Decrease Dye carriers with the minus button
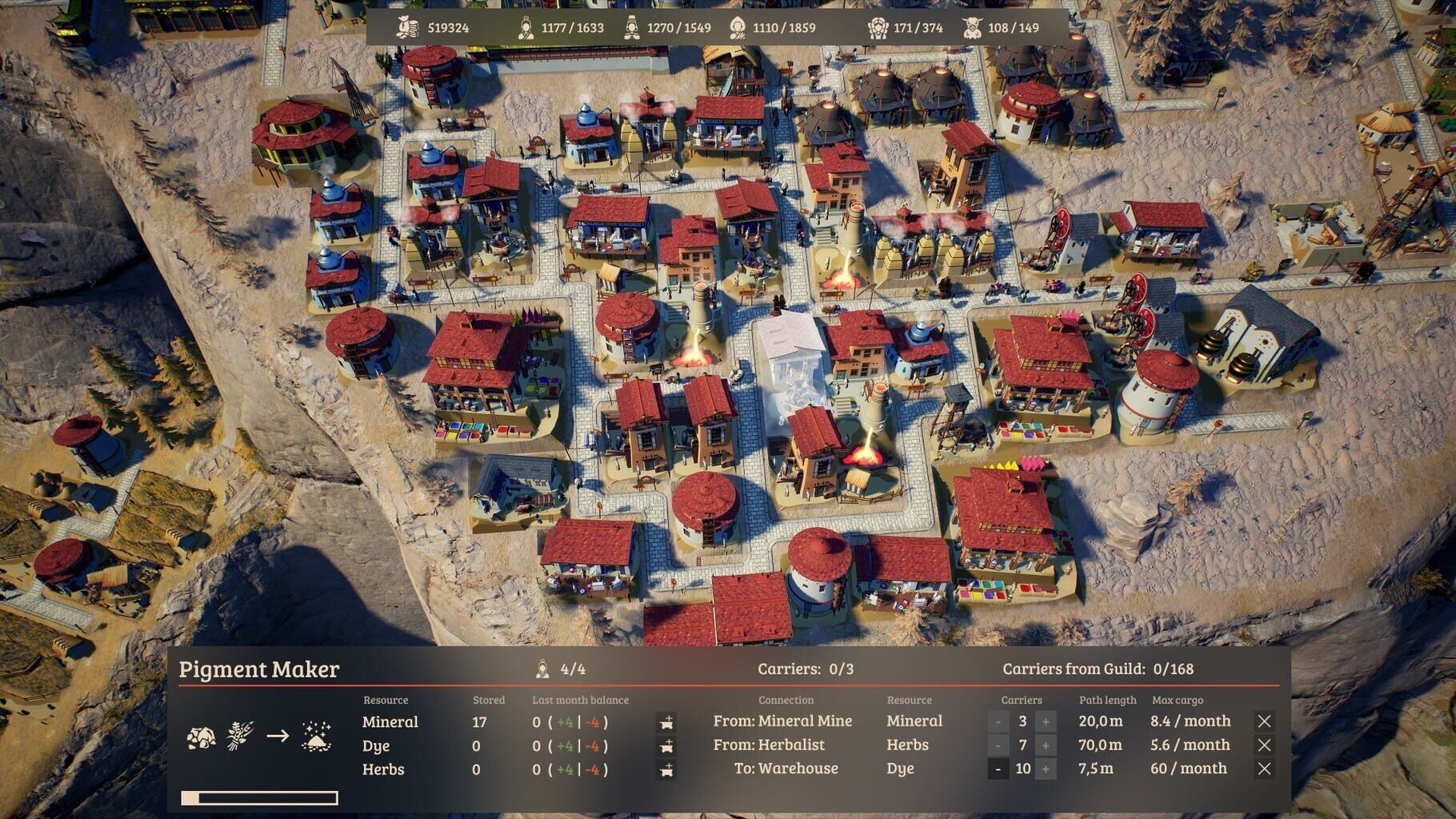Viewport: 1456px width, 819px height. [x=998, y=769]
